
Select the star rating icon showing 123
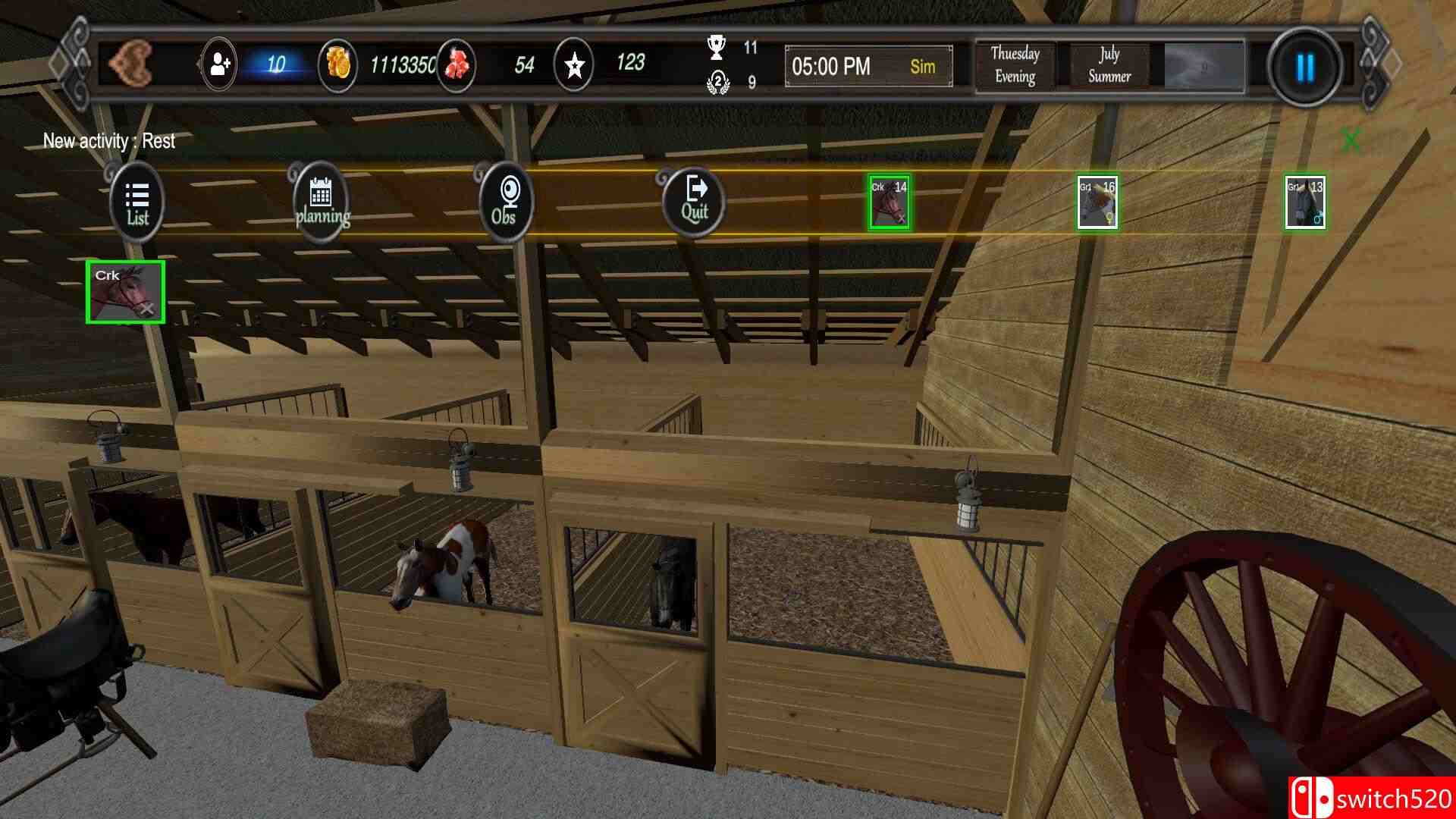point(574,67)
